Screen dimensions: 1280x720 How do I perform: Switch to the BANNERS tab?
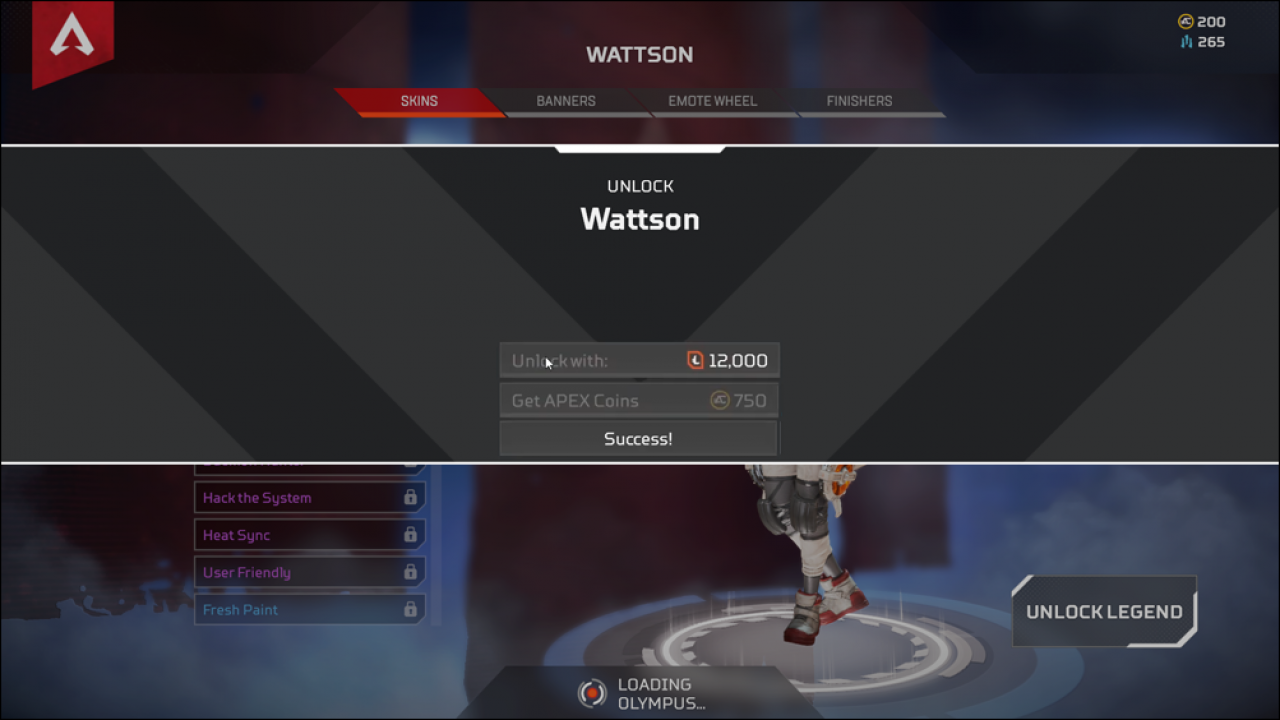click(x=565, y=101)
